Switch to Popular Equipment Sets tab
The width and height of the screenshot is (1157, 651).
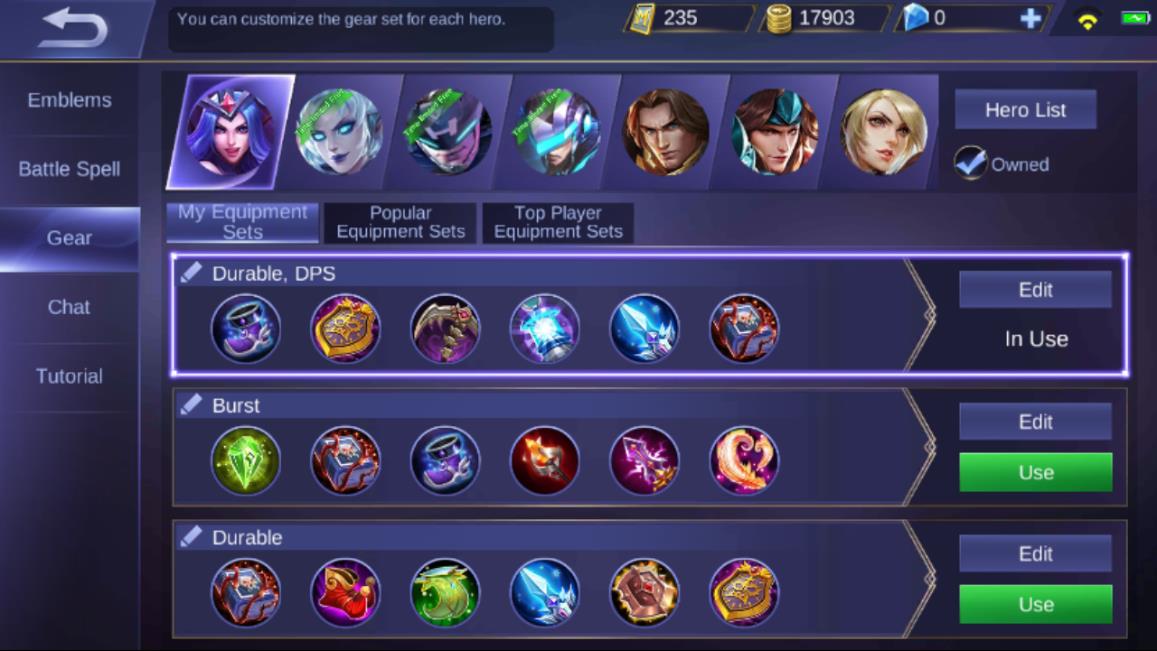coord(400,222)
